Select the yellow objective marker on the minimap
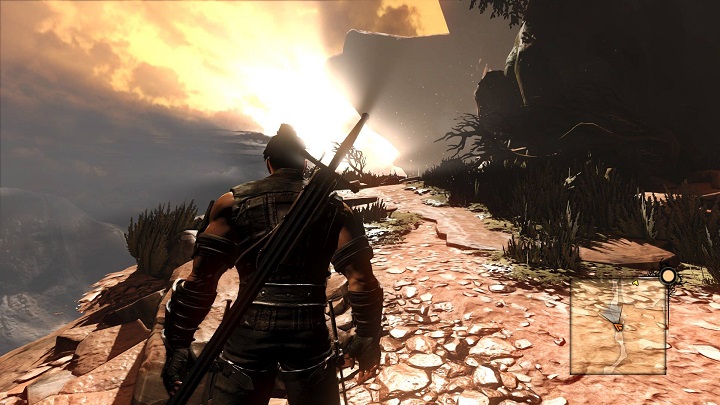The height and width of the screenshot is (405, 720). click(634, 283)
